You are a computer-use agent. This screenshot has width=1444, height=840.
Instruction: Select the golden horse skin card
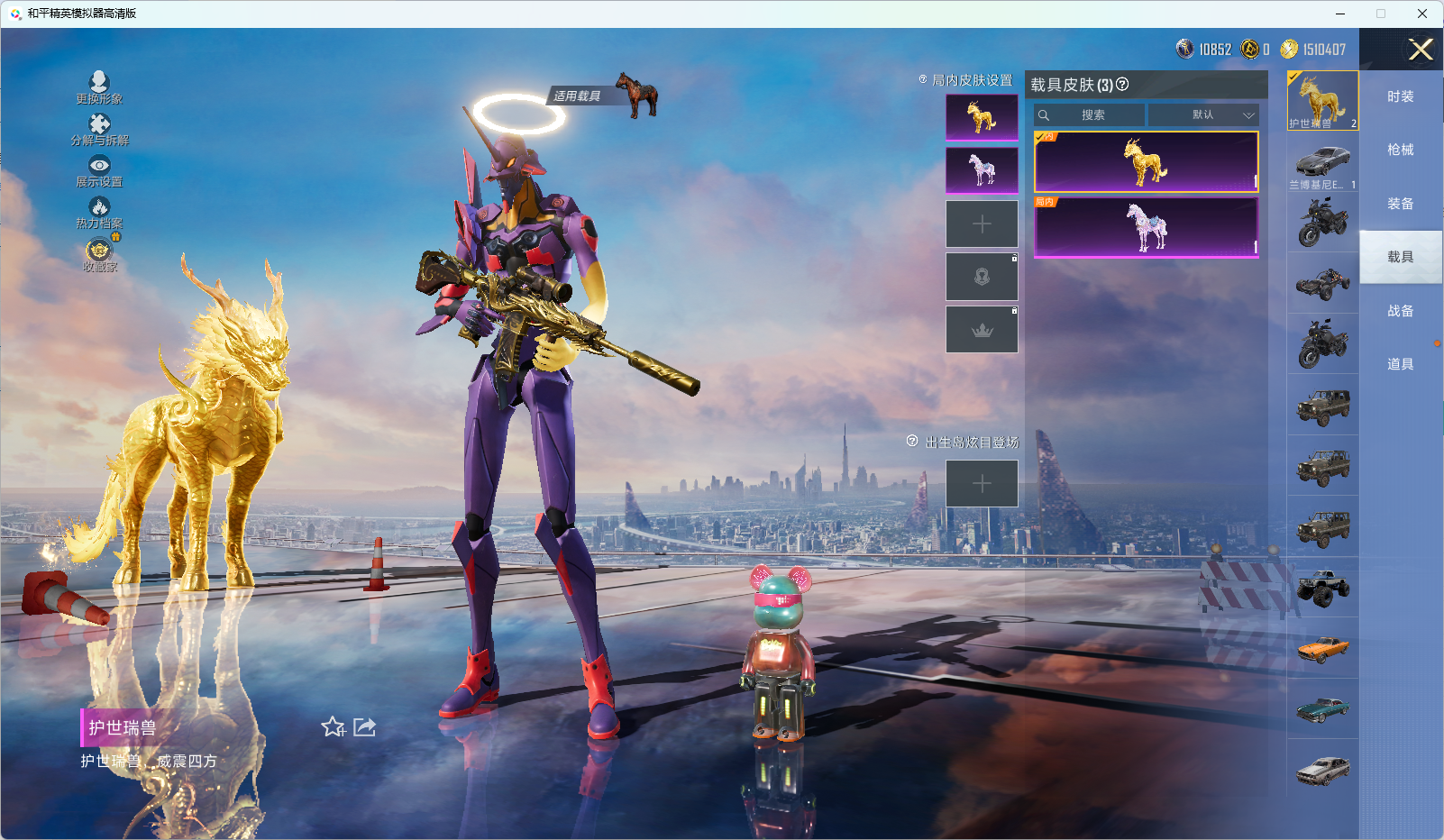point(1146,162)
